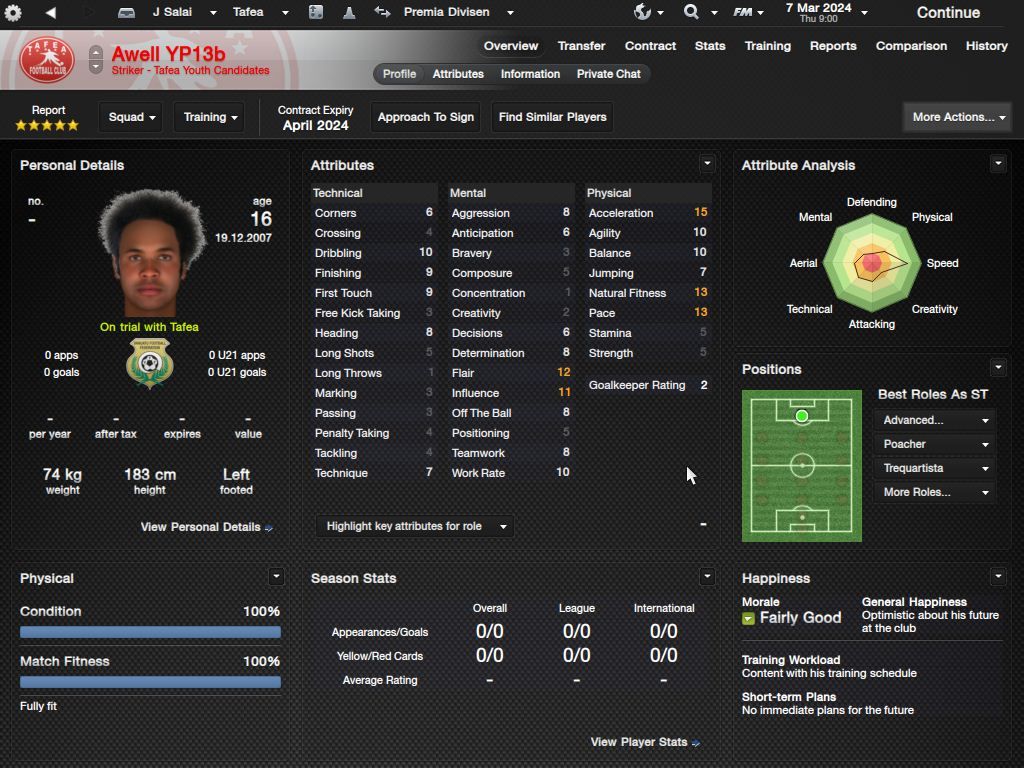Open Private Chat with the player

(x=608, y=74)
